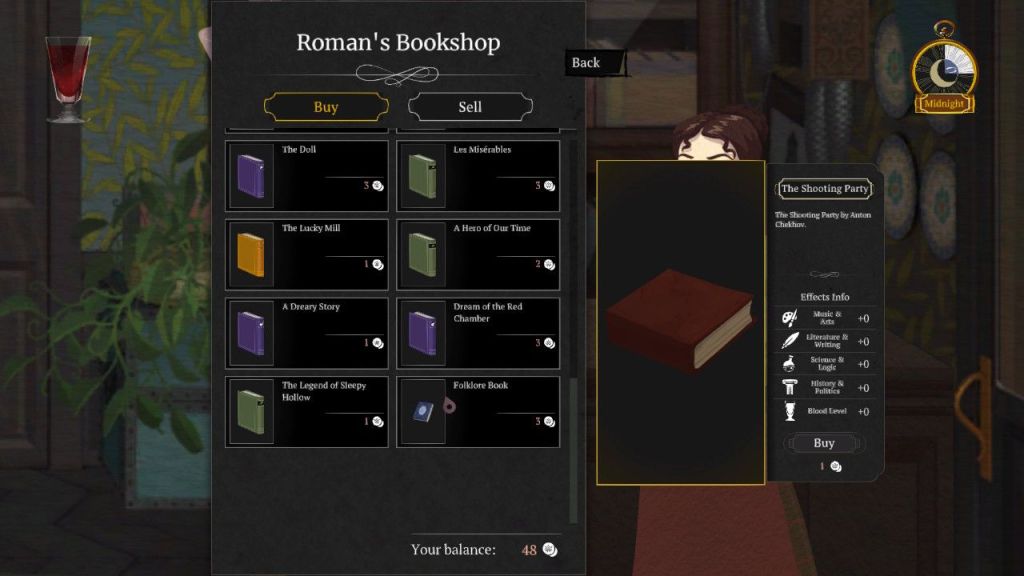Screen dimensions: 1024x576
Task: Choose The Lucky Mill book
Action: pos(307,254)
